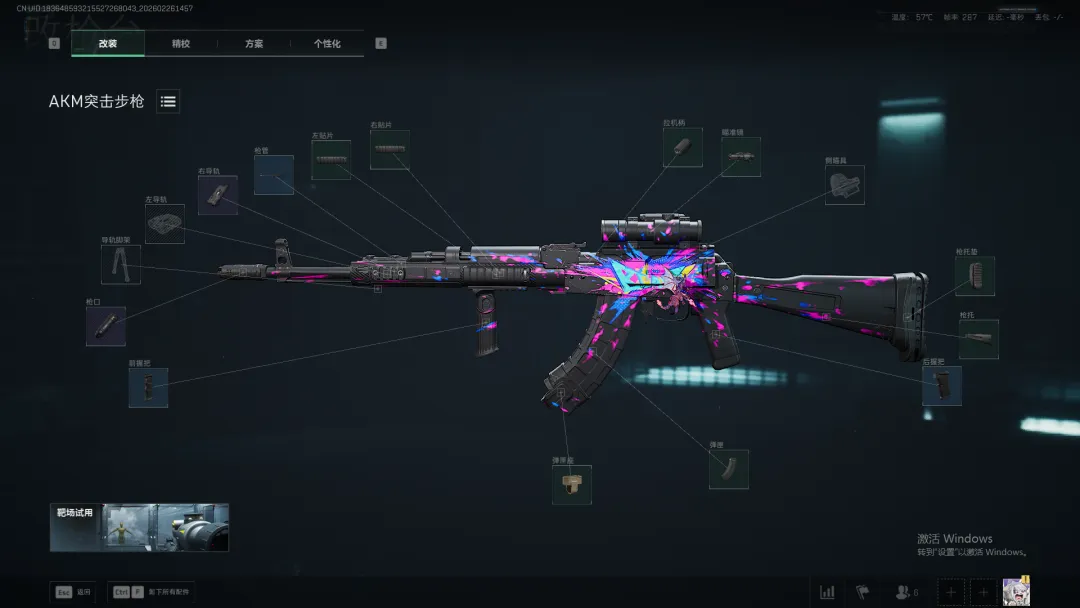
Task: Switch to the 精校 tab
Action: click(181, 44)
